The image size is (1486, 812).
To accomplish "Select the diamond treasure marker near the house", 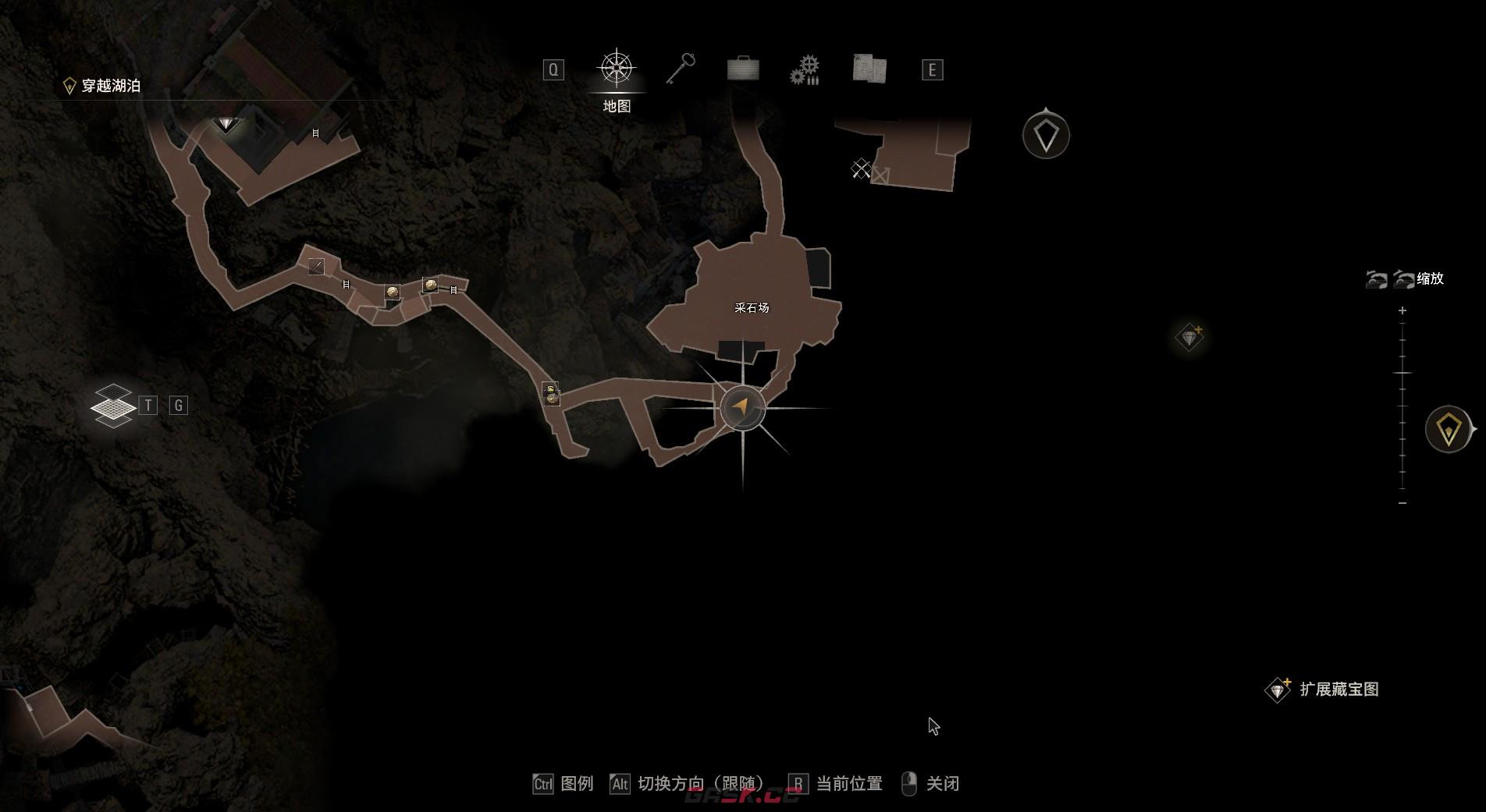I will click(226, 123).
